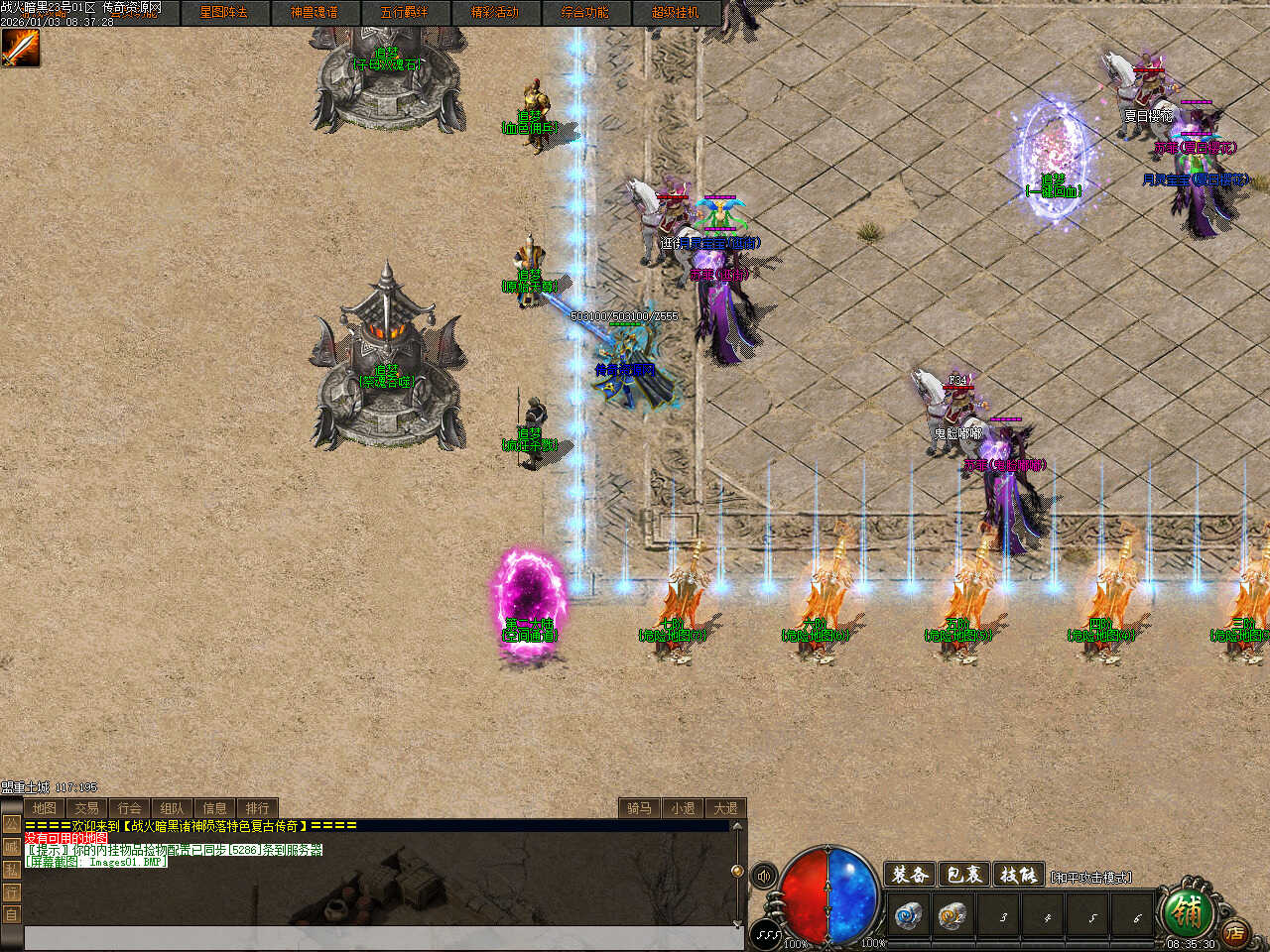Open the 星图阵法 menu
Viewport: 1270px width, 952px height.
[223, 13]
